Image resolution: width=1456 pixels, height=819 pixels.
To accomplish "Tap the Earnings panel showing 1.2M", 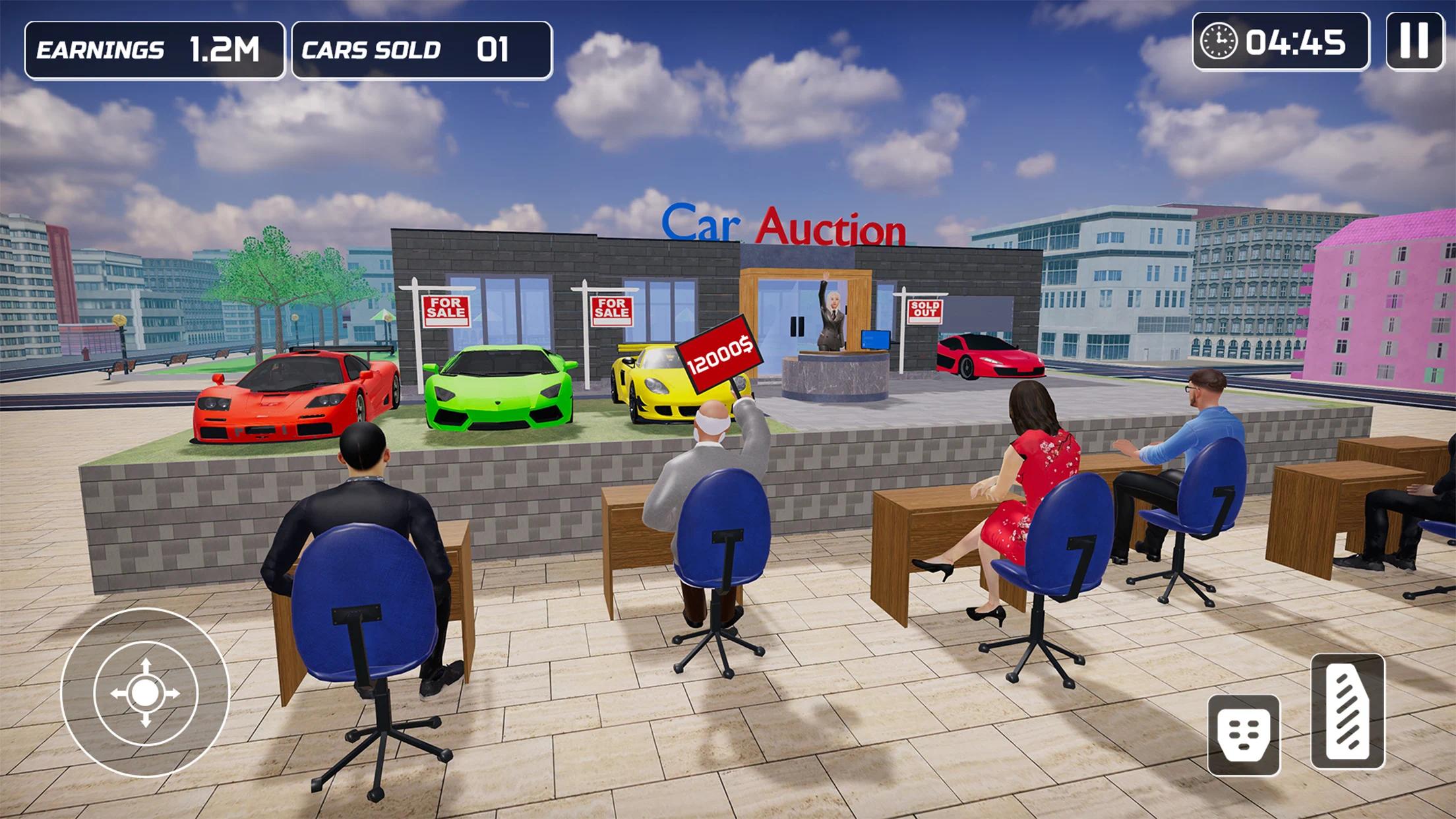I will 154,47.
